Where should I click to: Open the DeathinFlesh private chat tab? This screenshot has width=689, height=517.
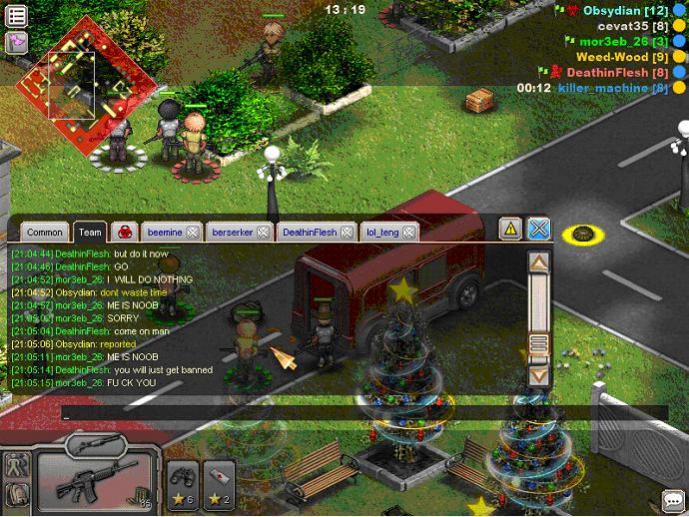click(308, 232)
